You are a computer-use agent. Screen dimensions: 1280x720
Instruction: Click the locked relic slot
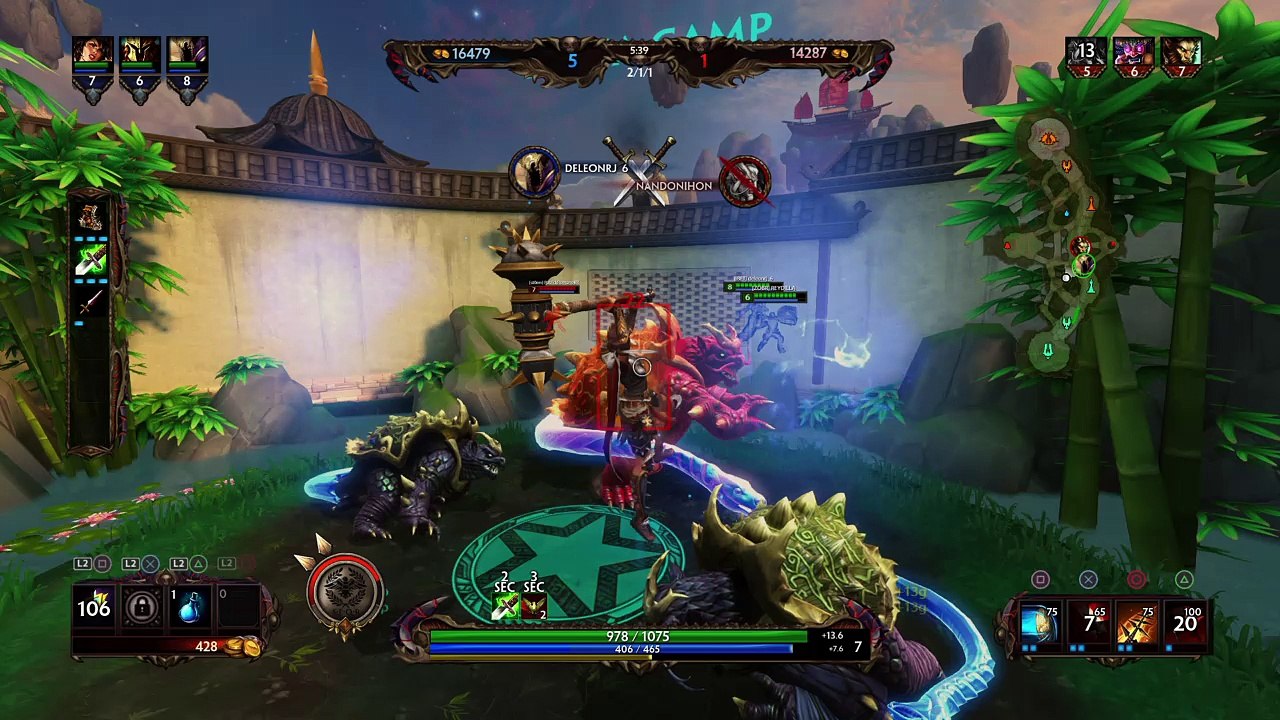[141, 608]
